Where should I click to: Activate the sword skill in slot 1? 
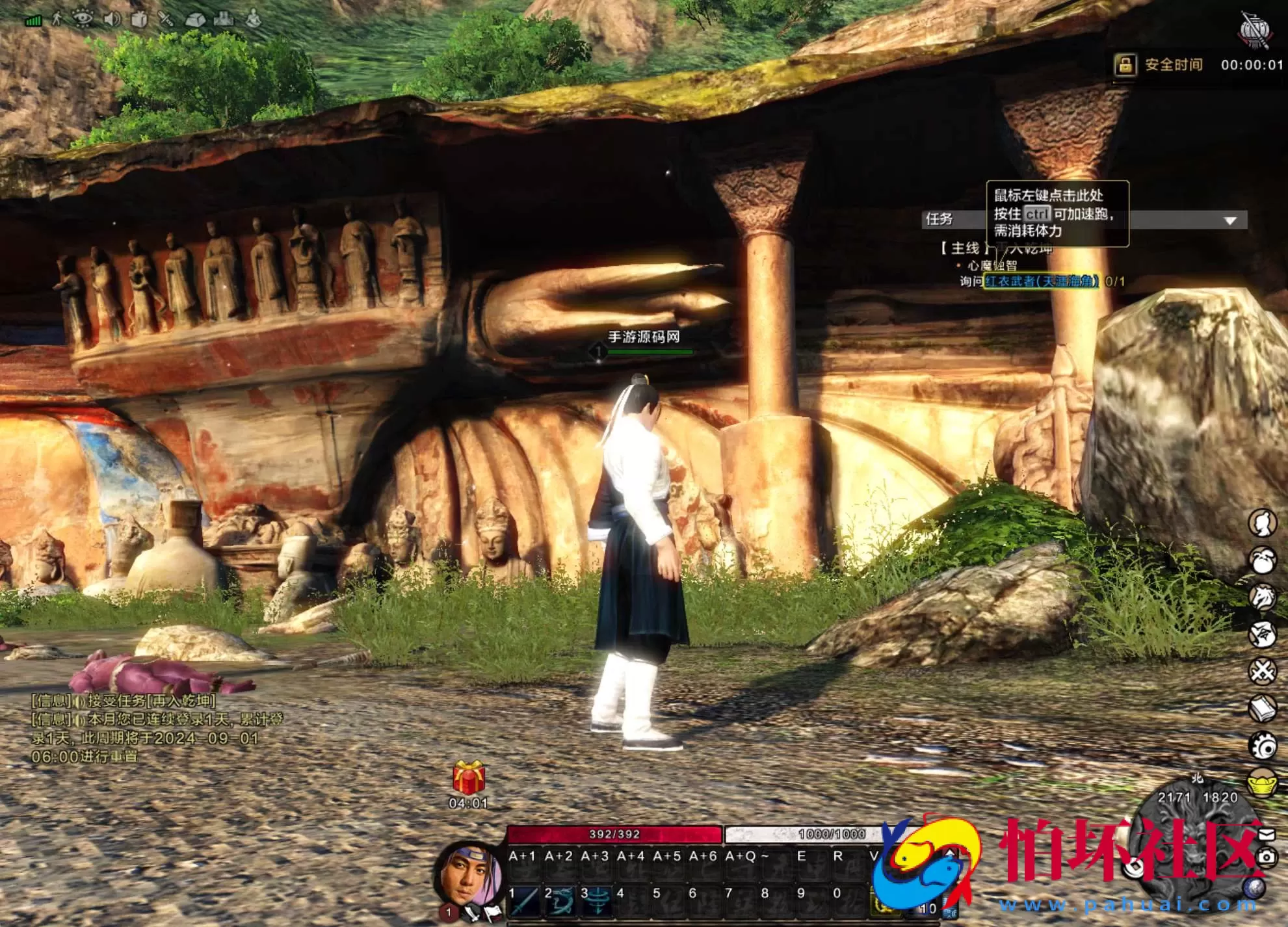coord(524,902)
